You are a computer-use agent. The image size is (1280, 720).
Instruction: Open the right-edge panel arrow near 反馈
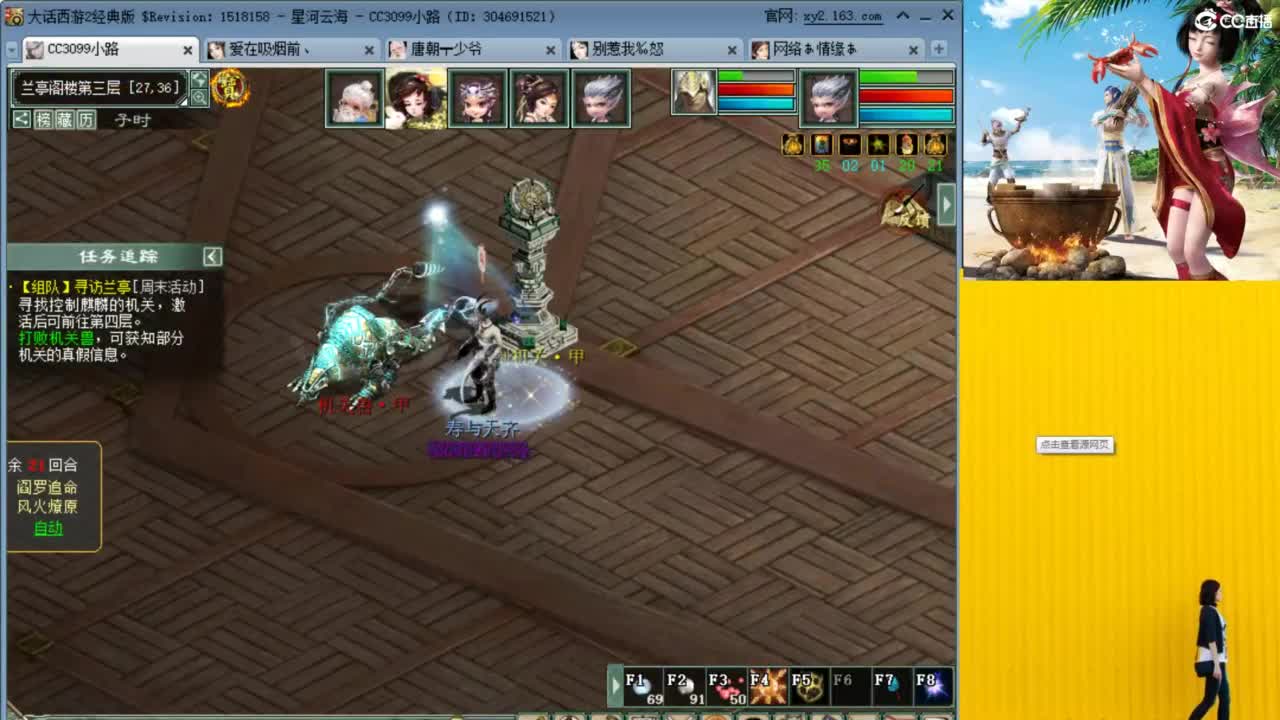946,203
